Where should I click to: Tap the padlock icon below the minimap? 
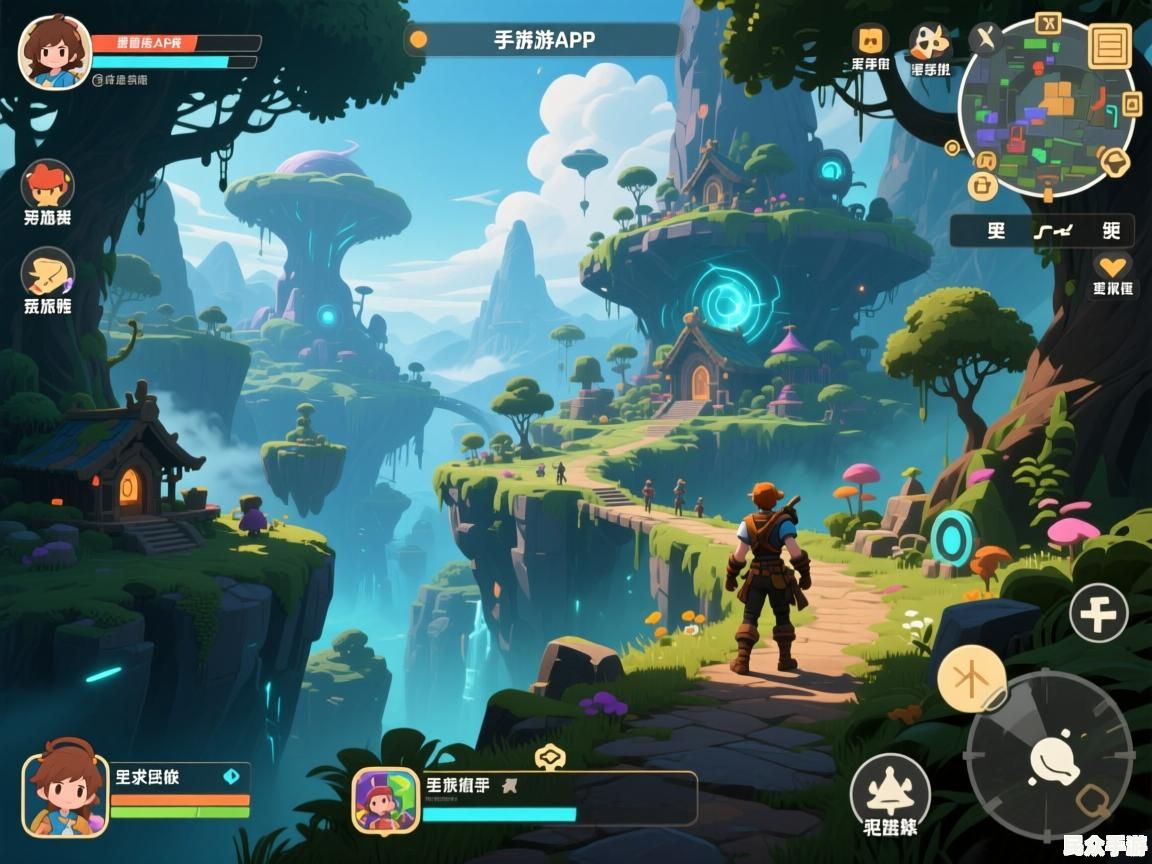(x=984, y=184)
